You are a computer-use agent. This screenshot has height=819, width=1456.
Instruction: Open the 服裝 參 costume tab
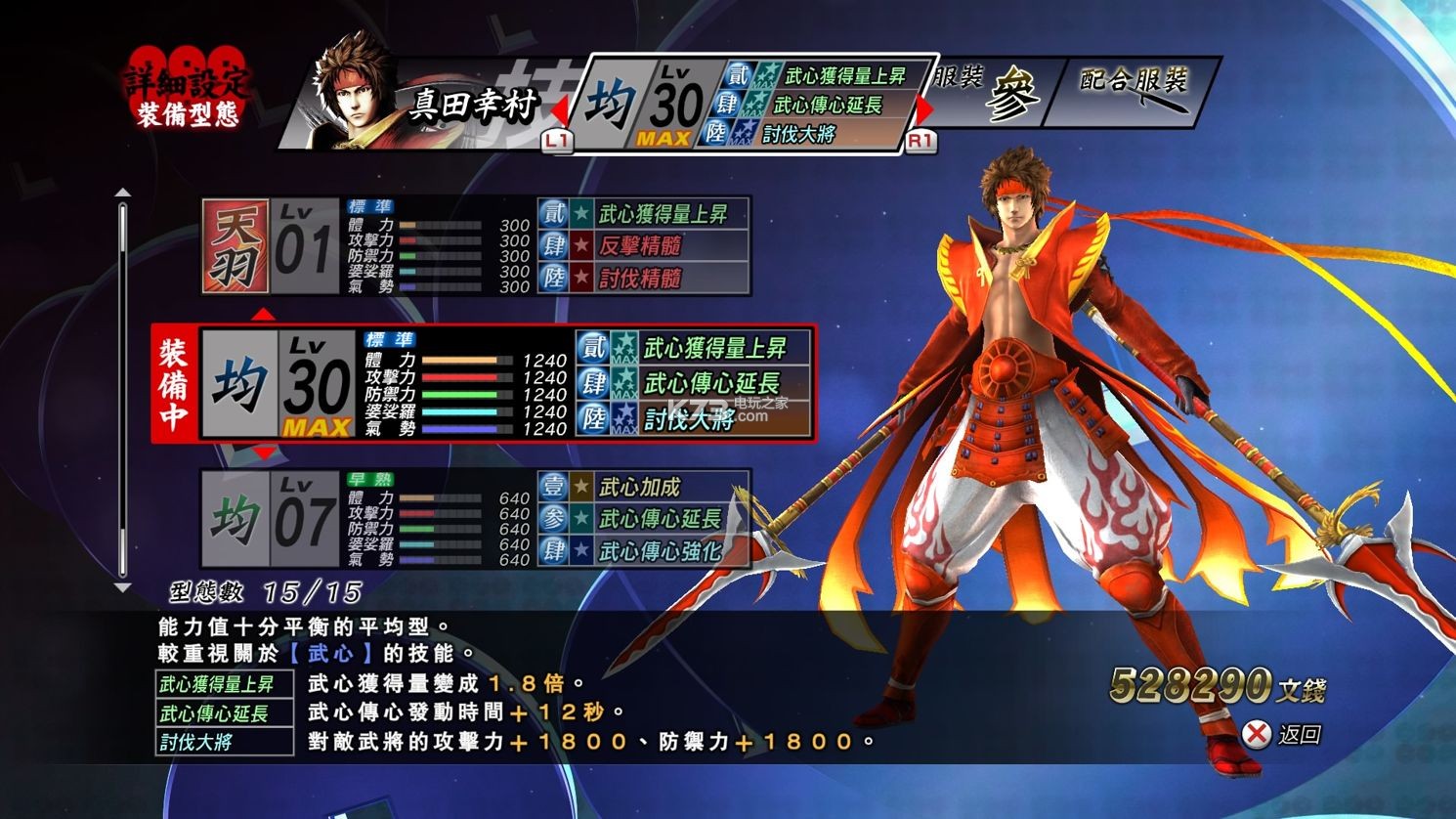pos(987,93)
